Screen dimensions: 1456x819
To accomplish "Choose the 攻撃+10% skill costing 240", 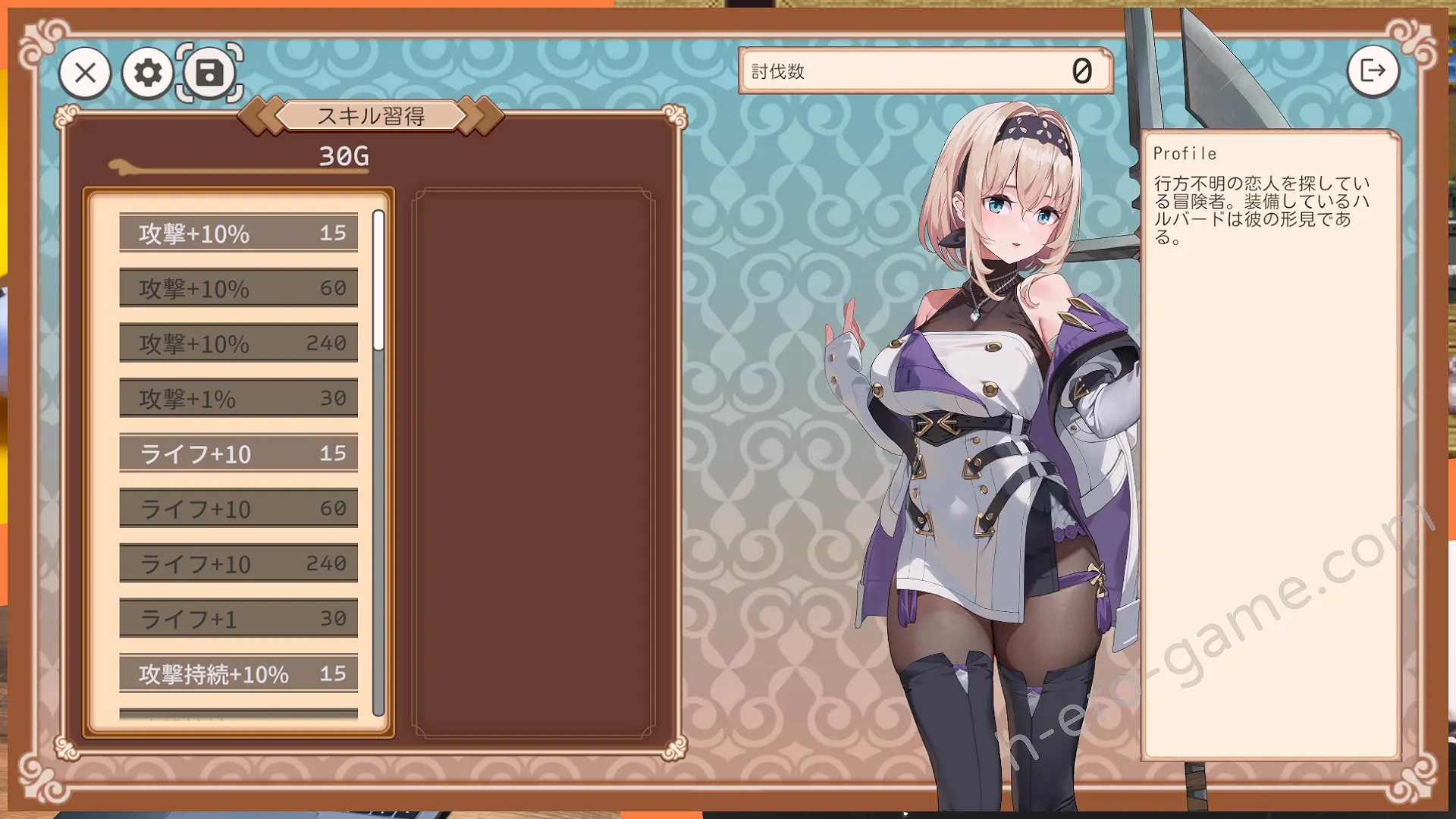I will coord(238,344).
